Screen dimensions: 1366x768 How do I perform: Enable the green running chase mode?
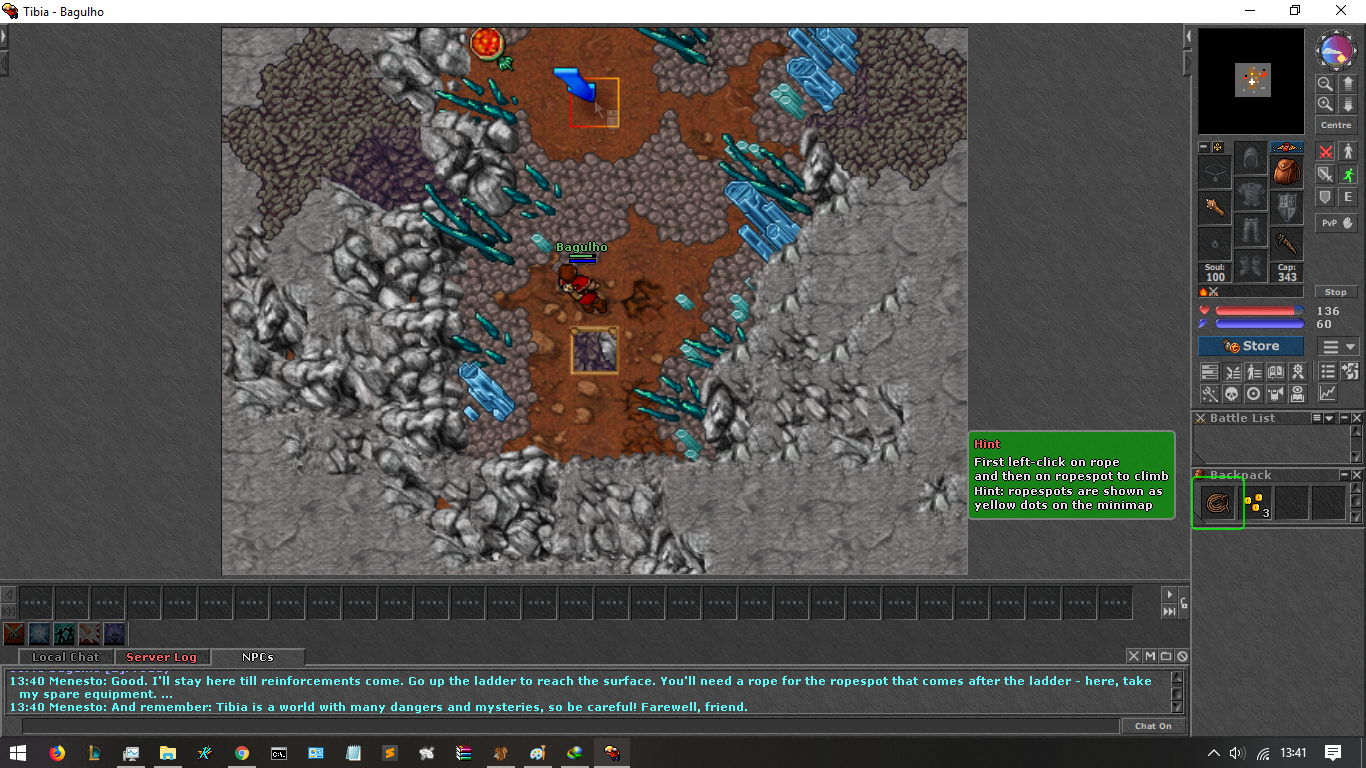[1347, 174]
